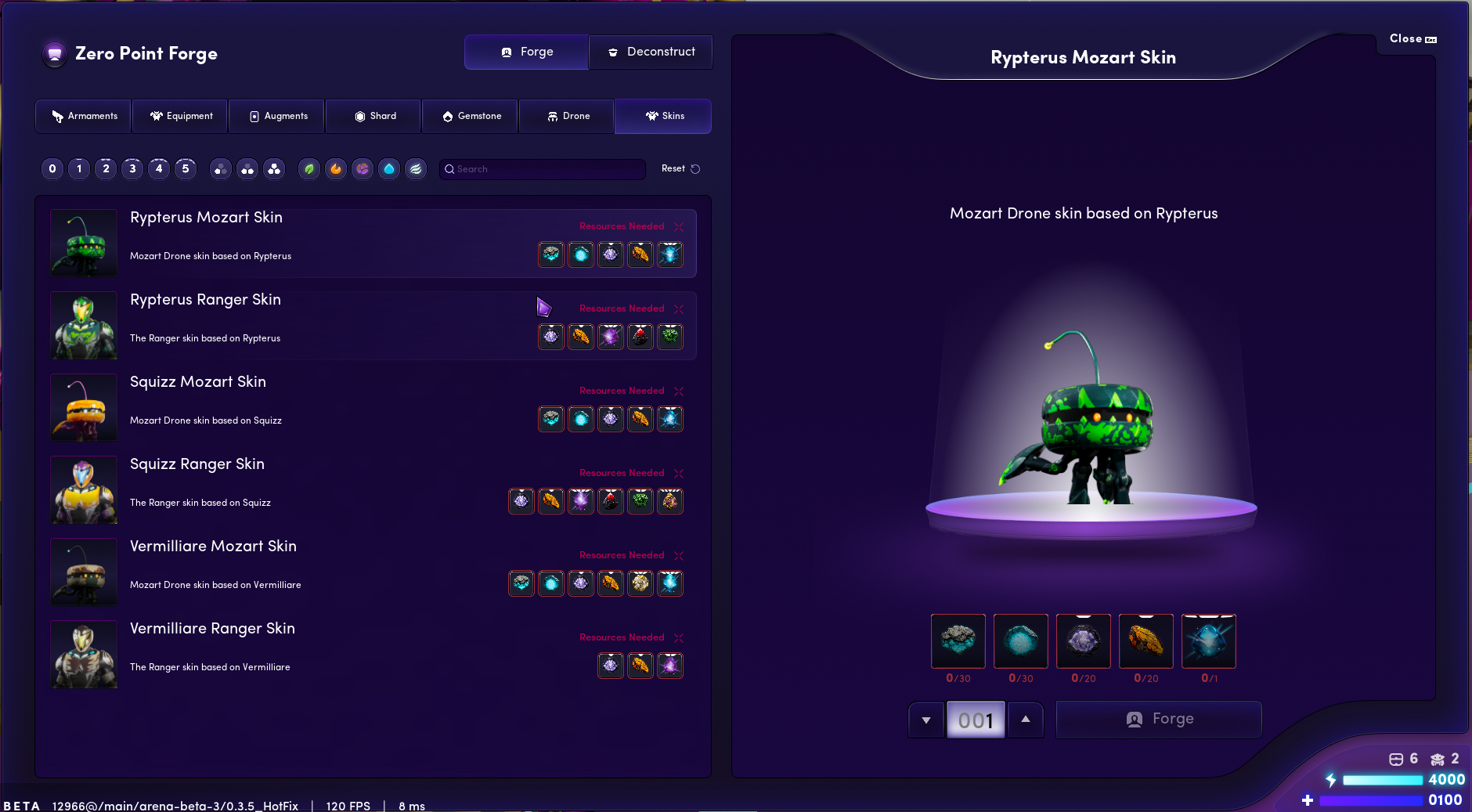Image resolution: width=1472 pixels, height=812 pixels.
Task: Decrease the forge quantity
Action: point(926,720)
